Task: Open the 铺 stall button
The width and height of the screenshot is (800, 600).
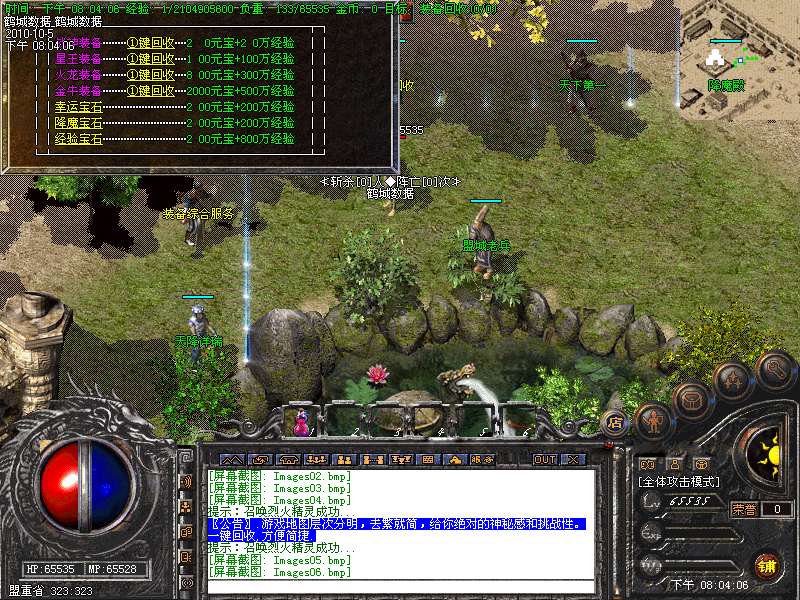Action: pos(766,566)
